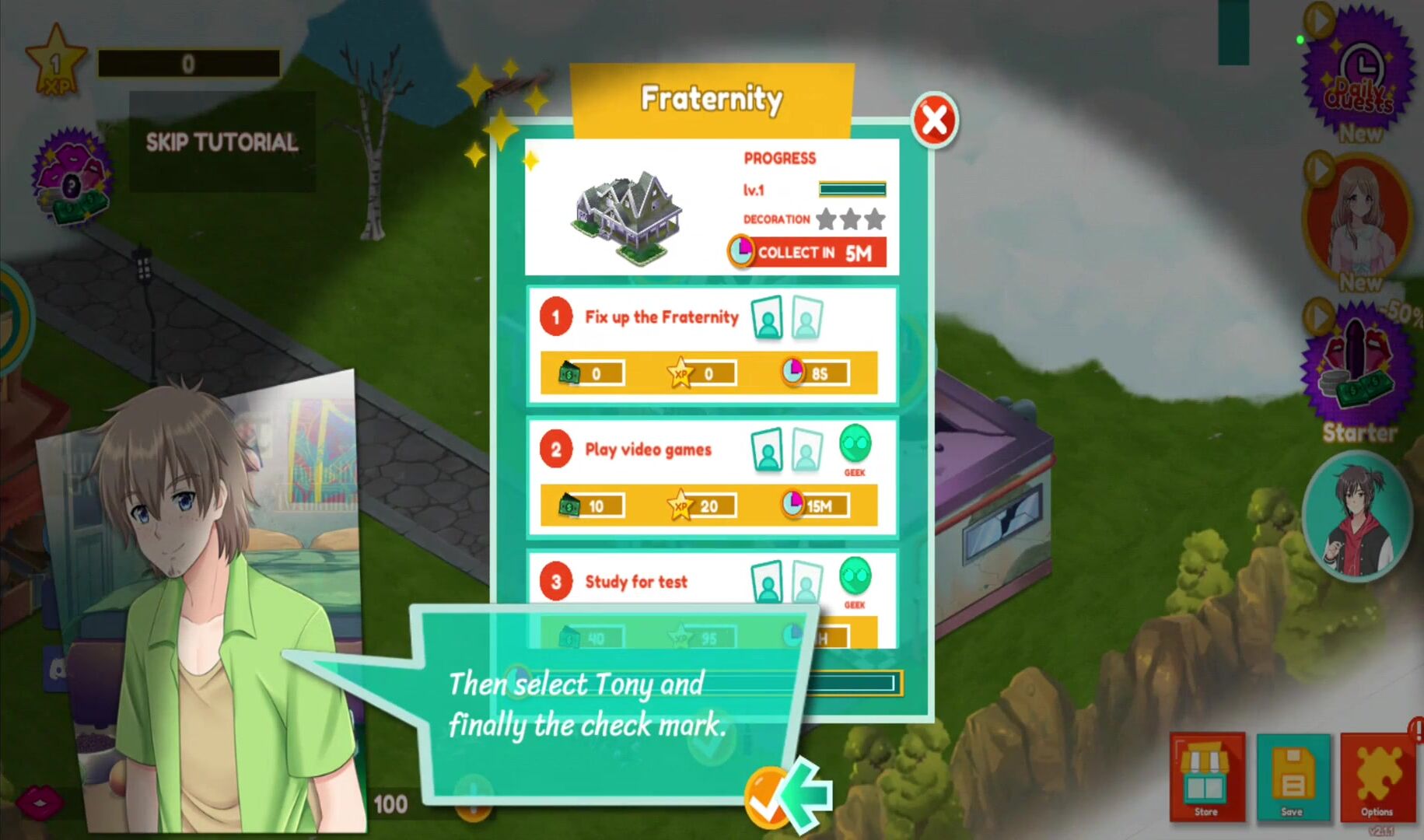Viewport: 1424px width, 840px height.
Task: Open the Store
Action: click(1206, 778)
